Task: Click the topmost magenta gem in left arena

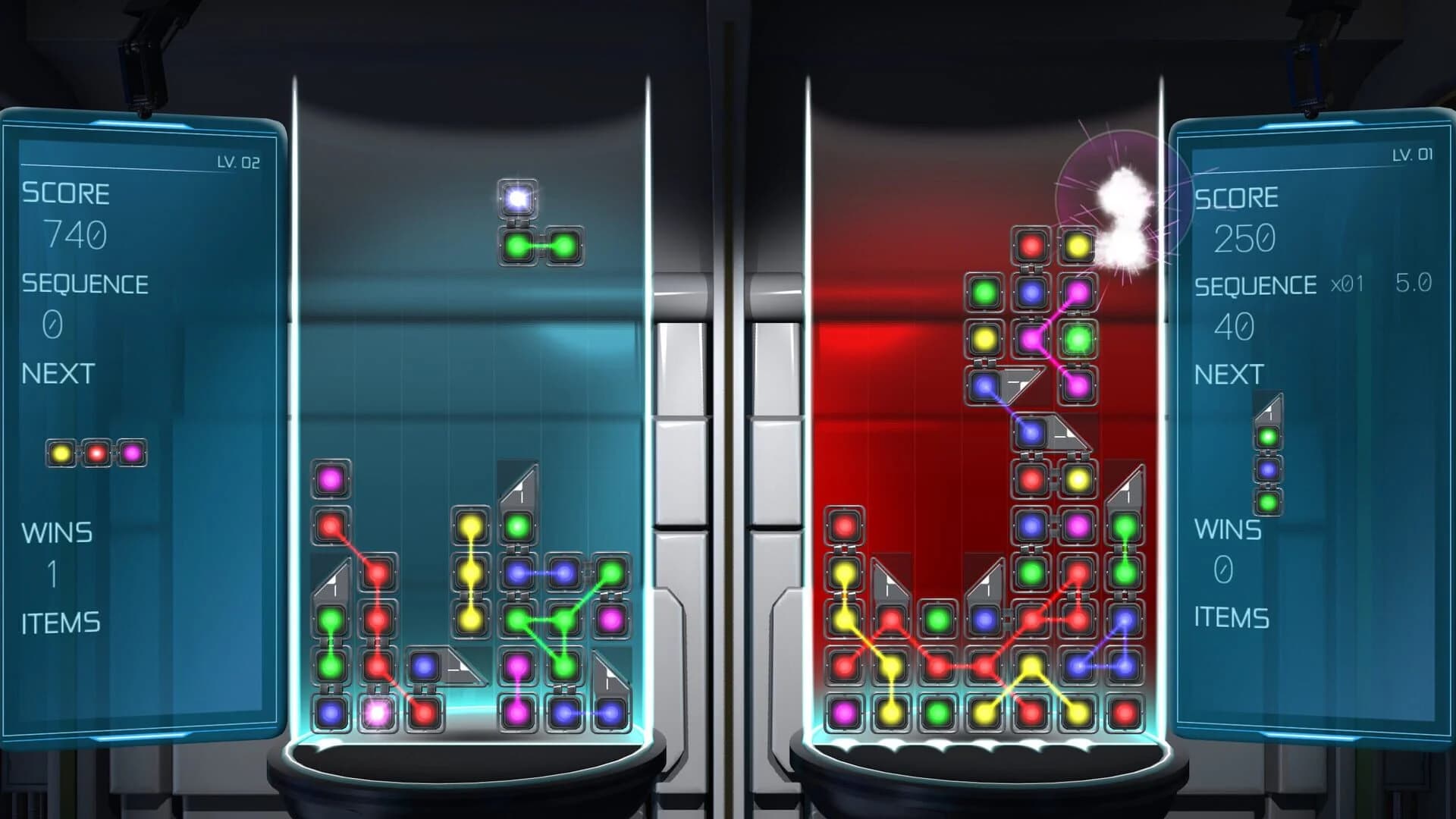Action: point(331,479)
